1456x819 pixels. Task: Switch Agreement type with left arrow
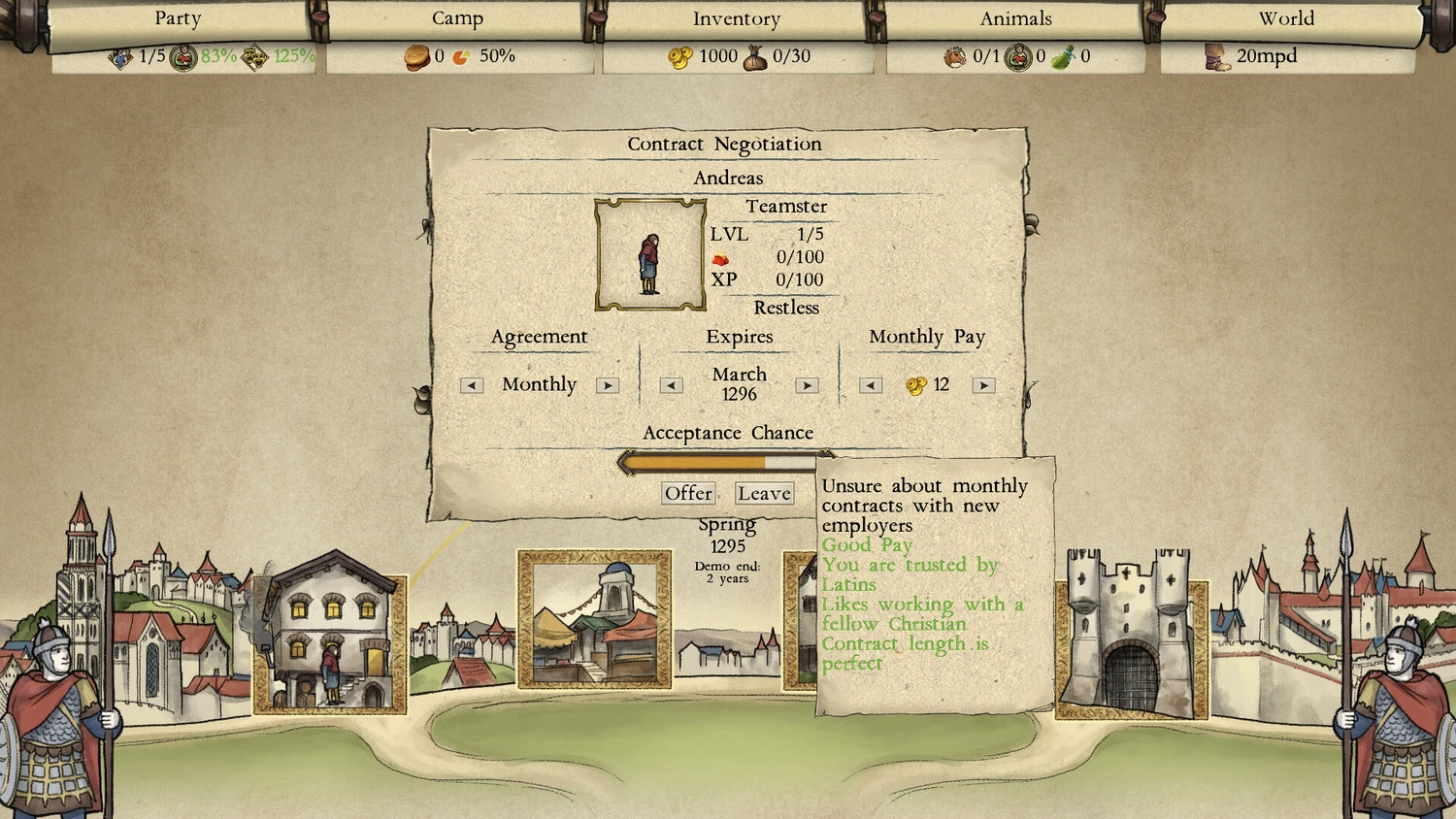472,385
